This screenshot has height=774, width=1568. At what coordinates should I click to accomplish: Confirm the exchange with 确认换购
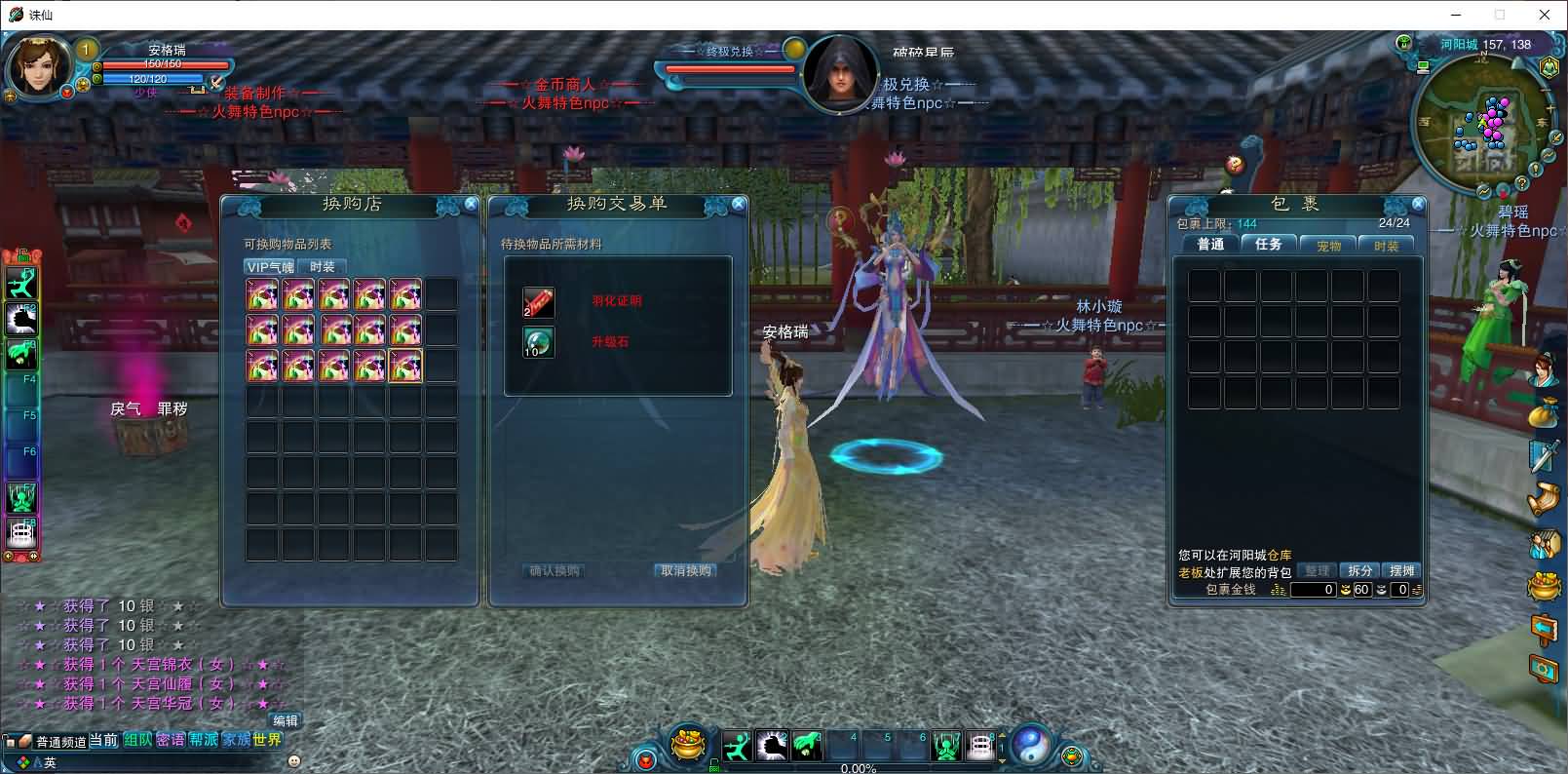554,571
